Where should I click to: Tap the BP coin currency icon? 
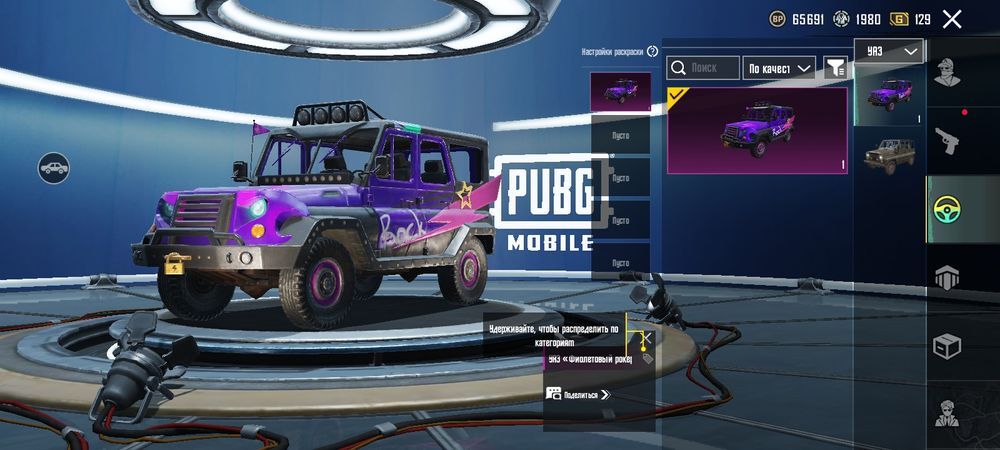coord(777,19)
